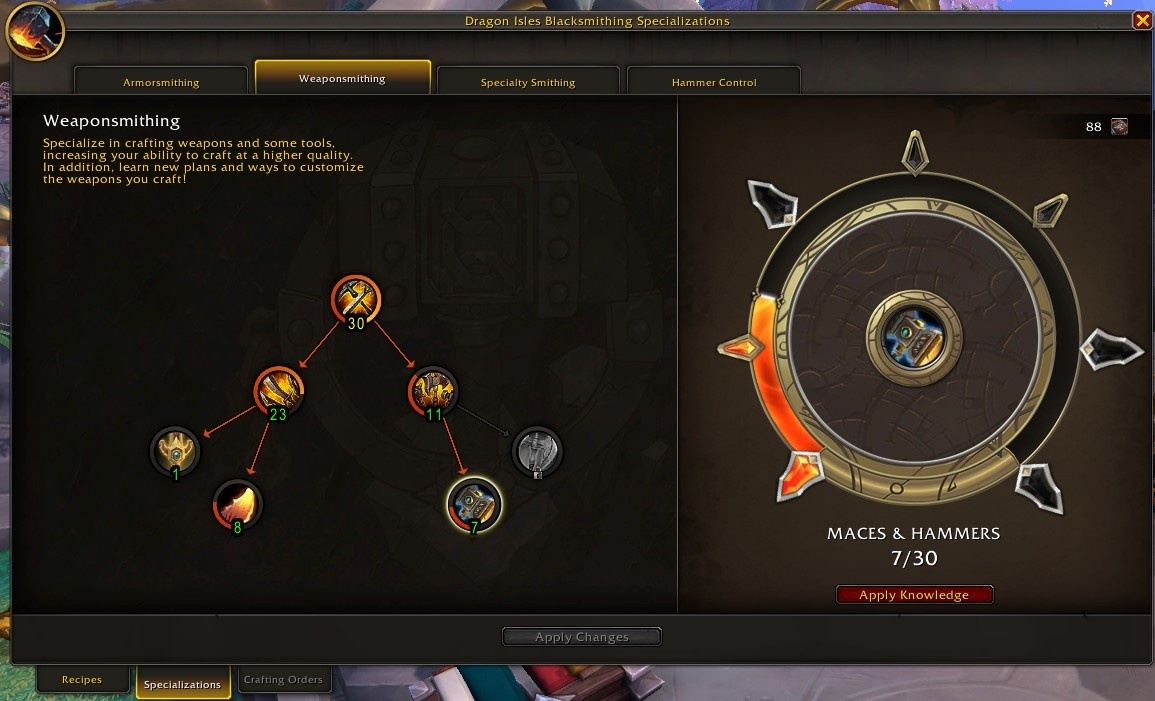Screen dimensions: 1155x701
Task: Choose the blade node with 8 points
Action: click(238, 504)
